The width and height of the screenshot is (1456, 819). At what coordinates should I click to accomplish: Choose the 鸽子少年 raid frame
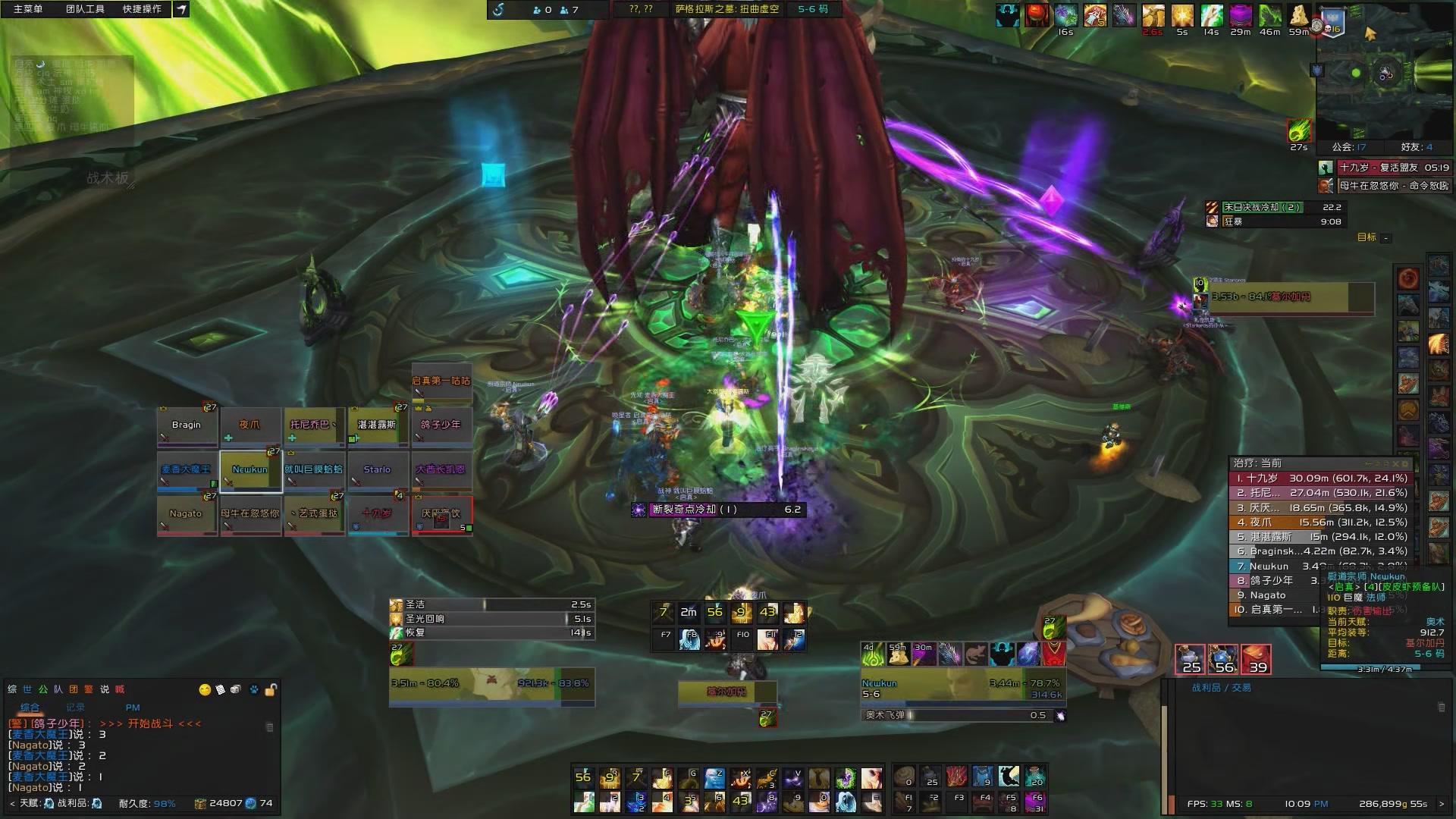click(x=441, y=426)
